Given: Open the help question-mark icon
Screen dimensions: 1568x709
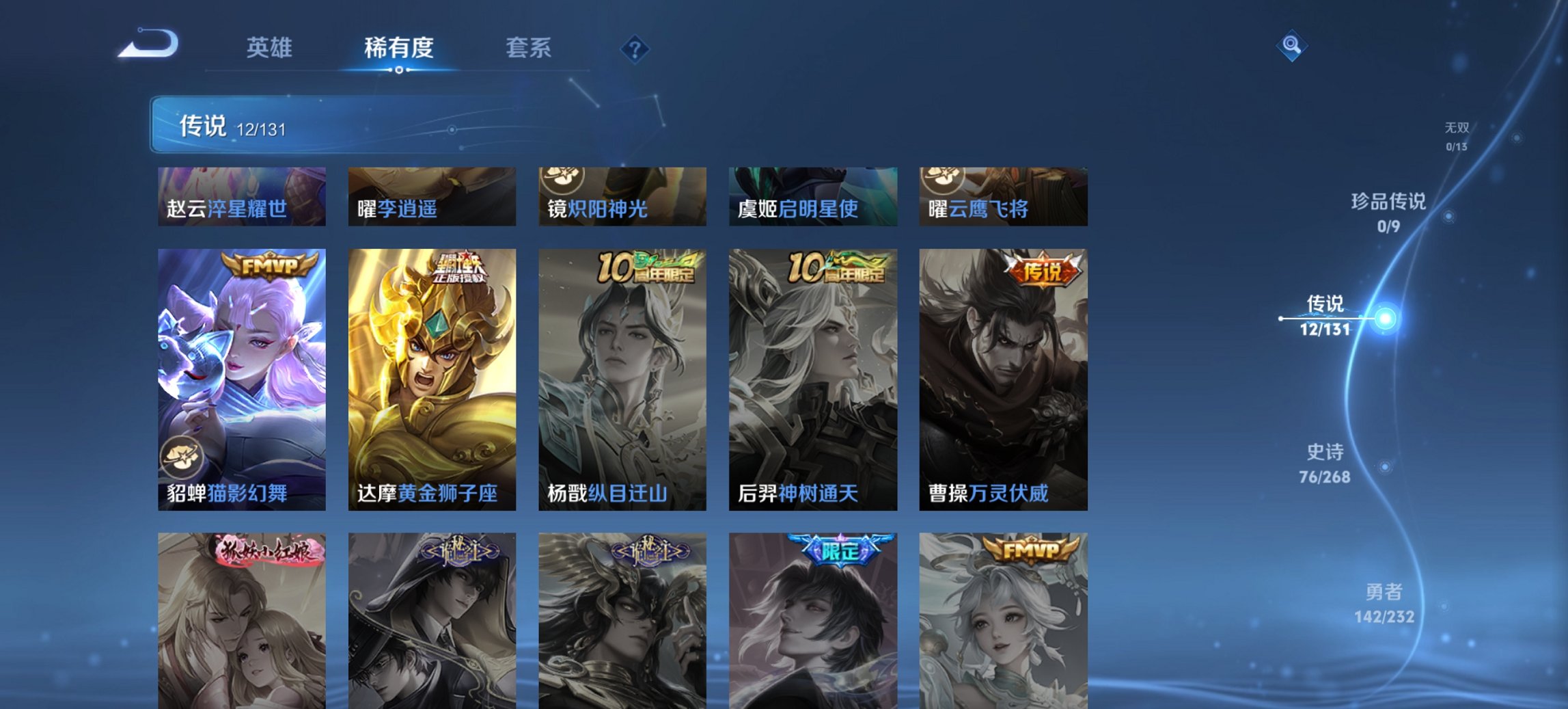Looking at the screenshot, I should pyautogui.click(x=634, y=48).
